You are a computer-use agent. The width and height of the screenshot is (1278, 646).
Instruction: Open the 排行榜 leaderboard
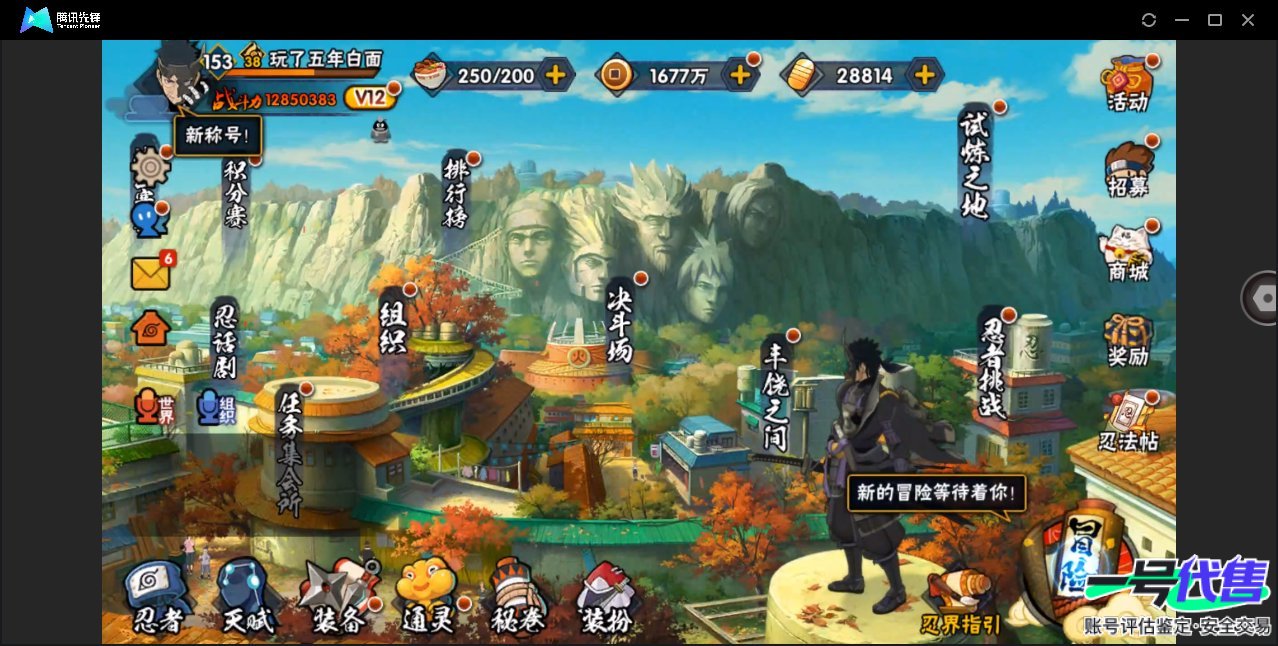[456, 192]
